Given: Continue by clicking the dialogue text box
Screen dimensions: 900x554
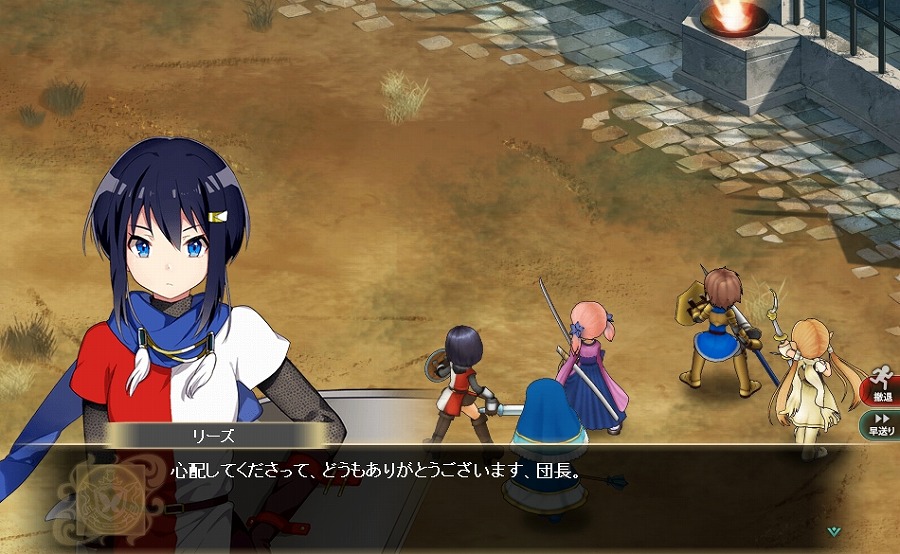Looking at the screenshot, I should click(x=470, y=495).
